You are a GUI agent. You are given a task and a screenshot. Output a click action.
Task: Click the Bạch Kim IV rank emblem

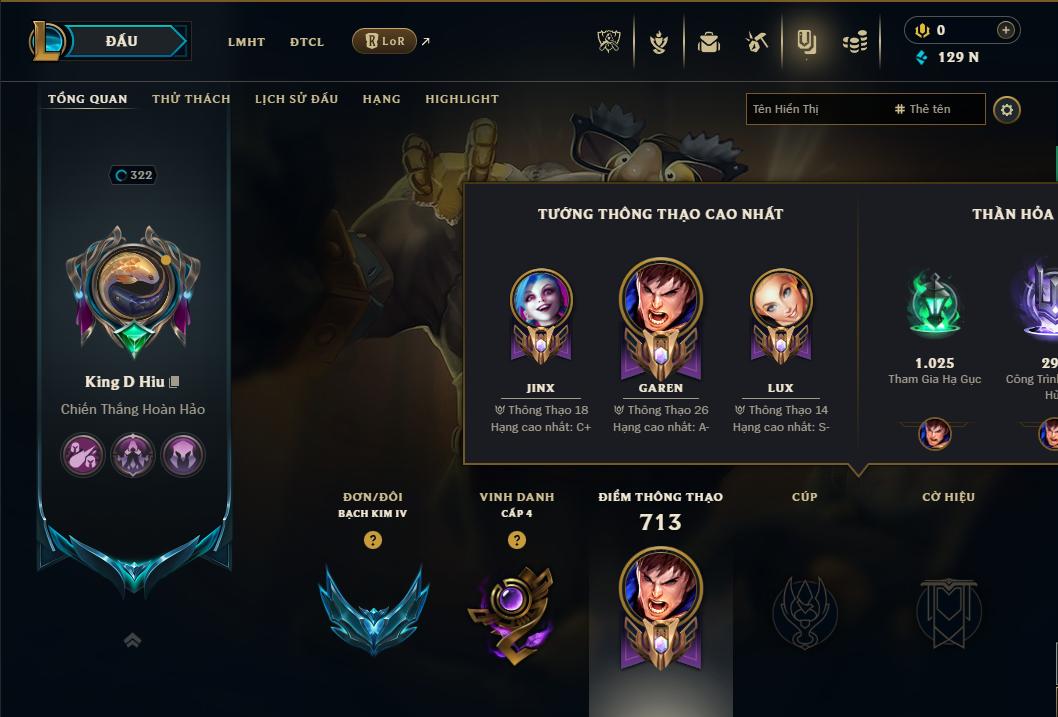[x=373, y=608]
